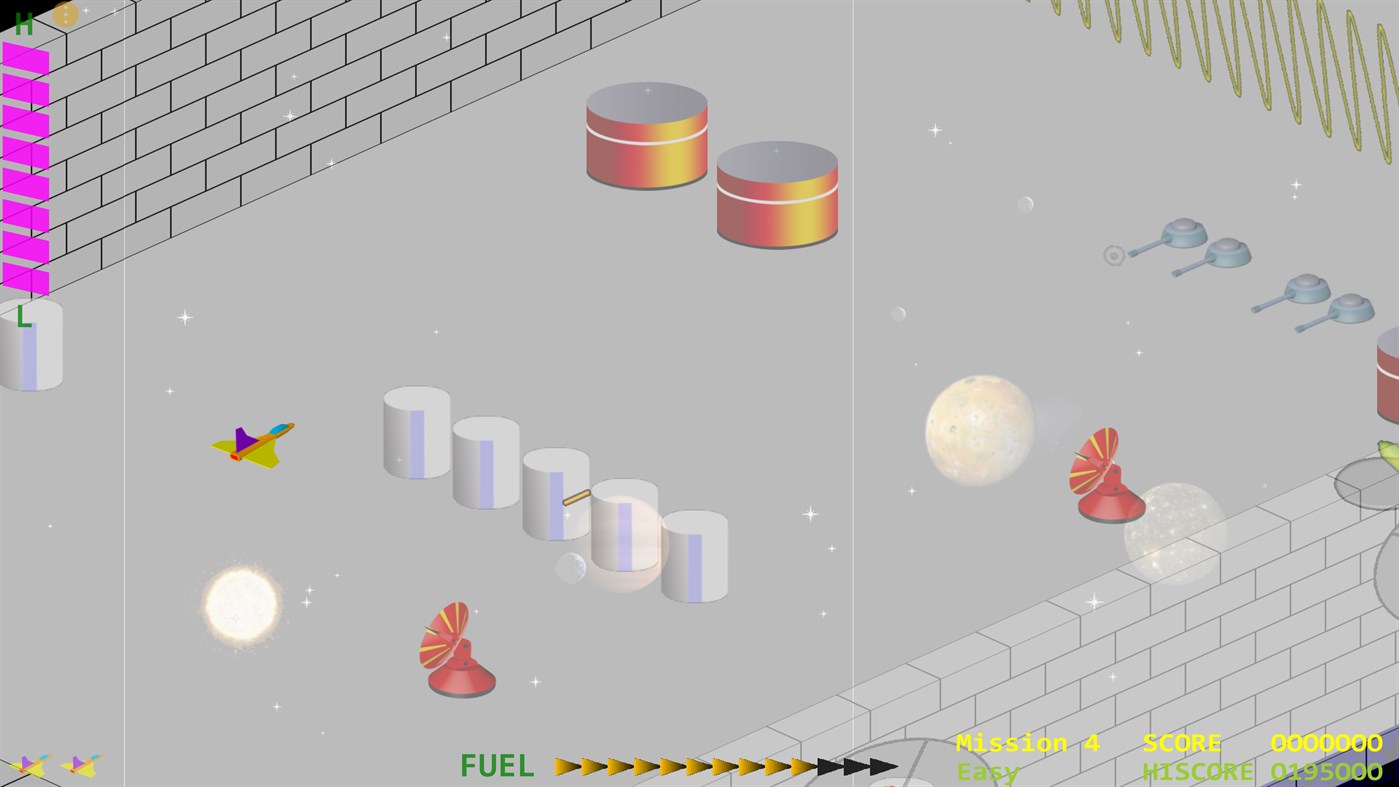The width and height of the screenshot is (1399, 787).
Task: Open the SCORE display
Action: (1181, 742)
